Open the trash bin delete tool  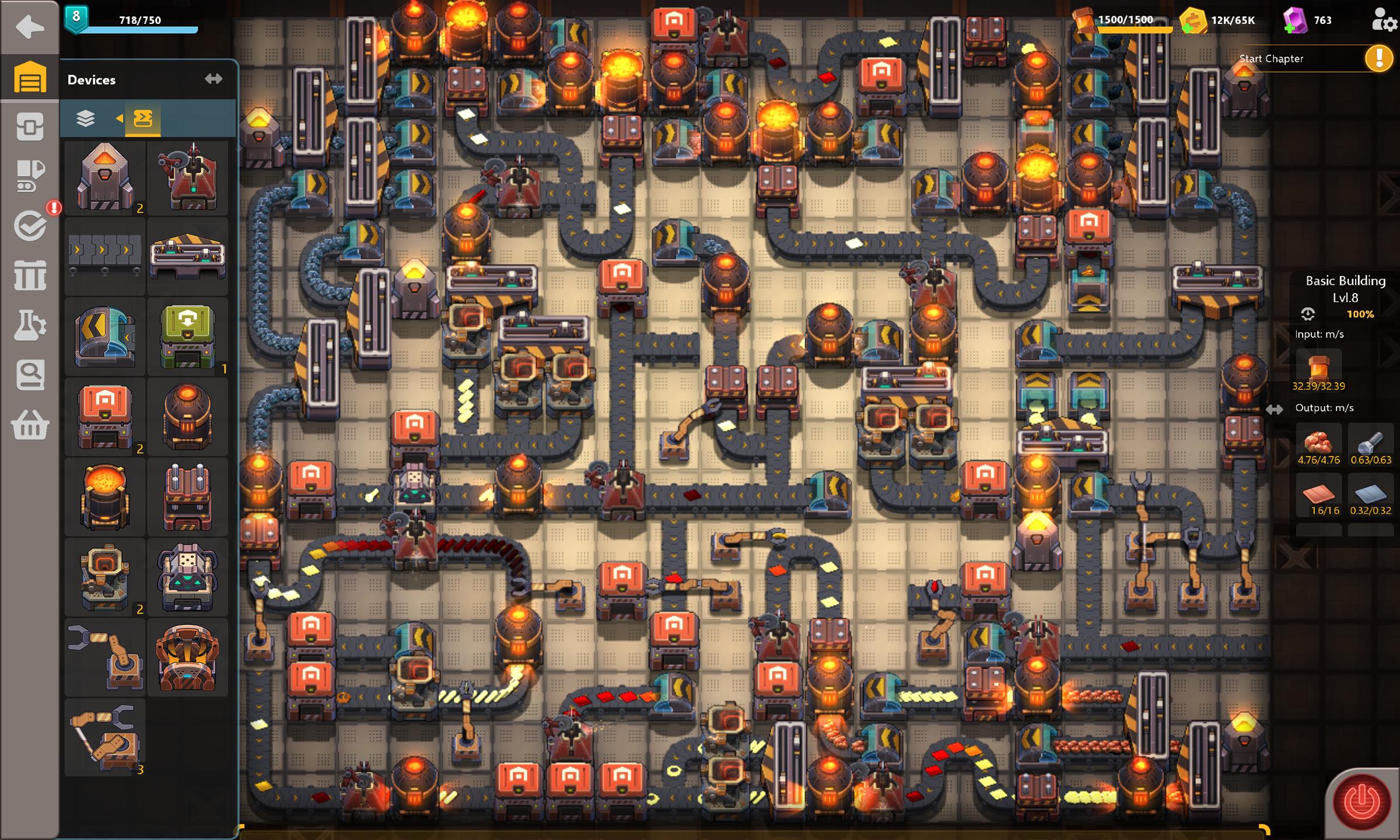coord(29,275)
